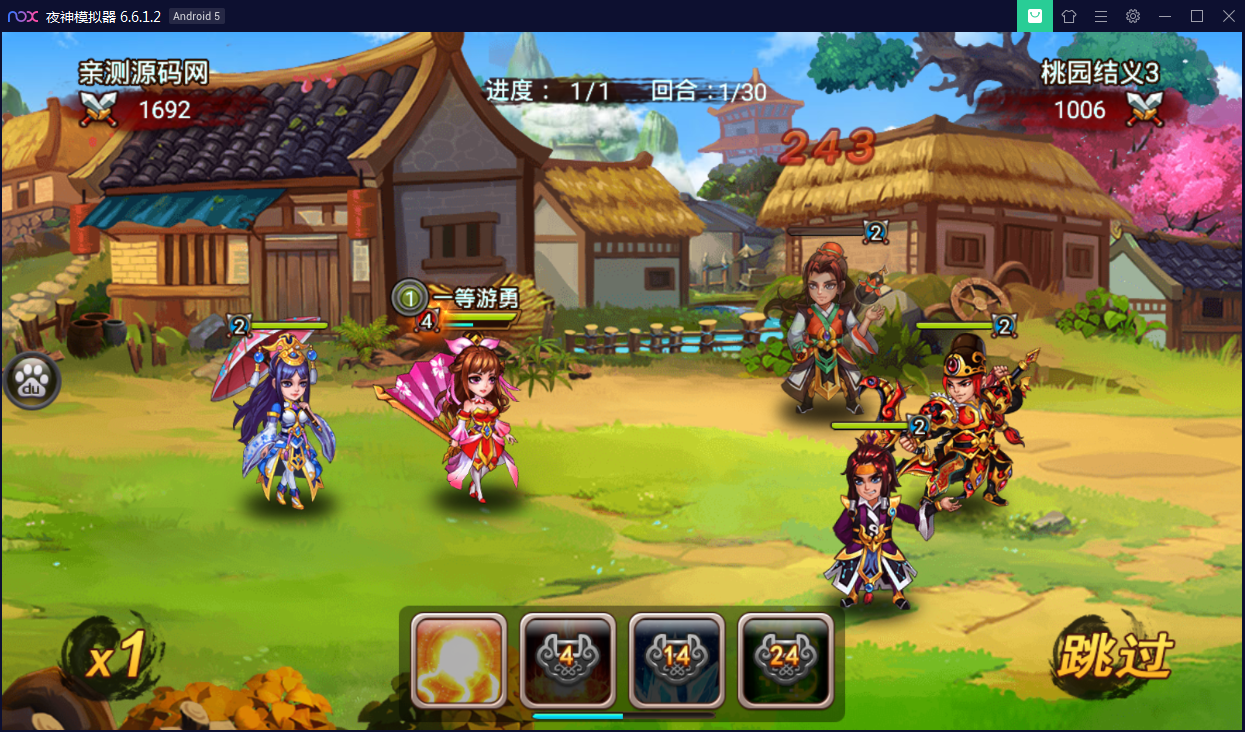
Task: Toggle the x1 battle speed
Action: click(115, 658)
